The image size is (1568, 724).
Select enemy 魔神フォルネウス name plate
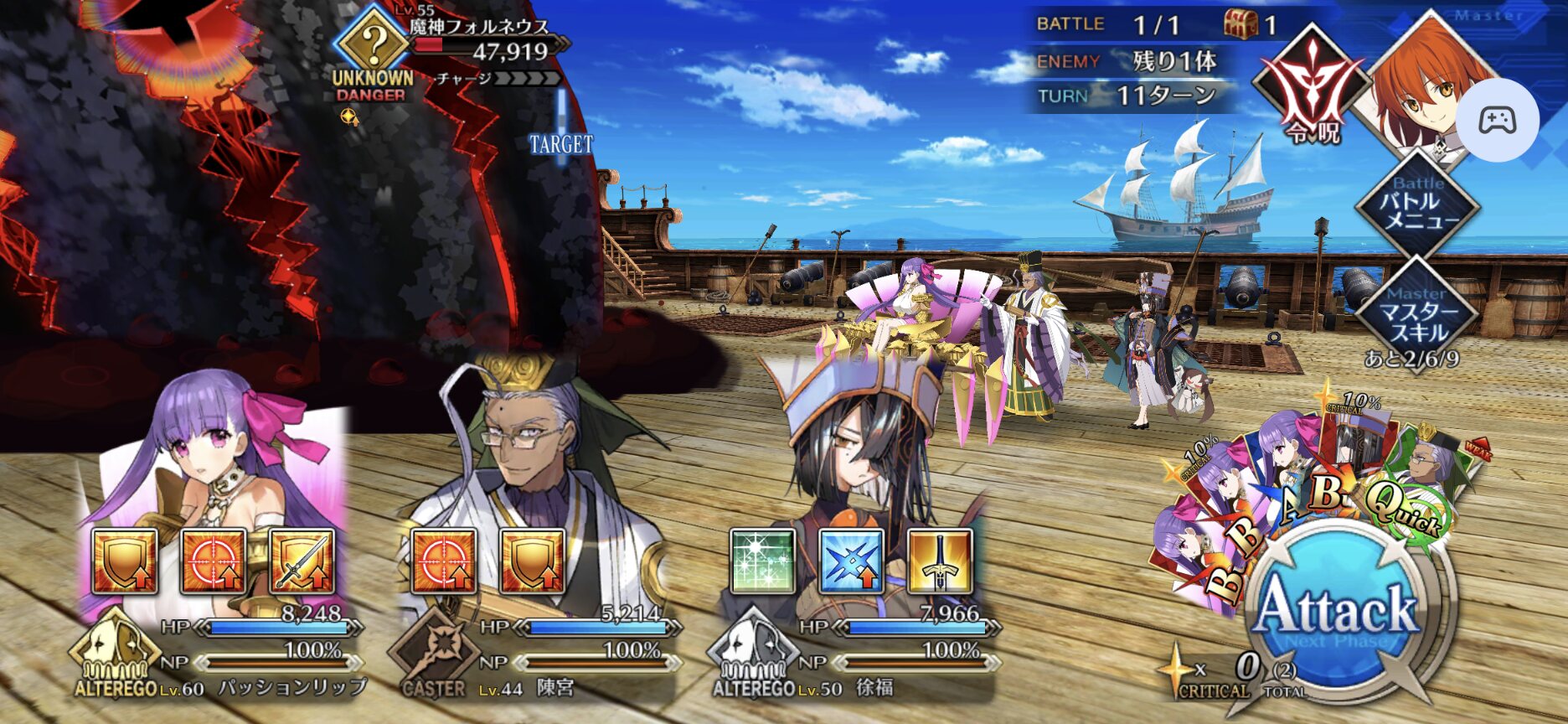pos(478,28)
